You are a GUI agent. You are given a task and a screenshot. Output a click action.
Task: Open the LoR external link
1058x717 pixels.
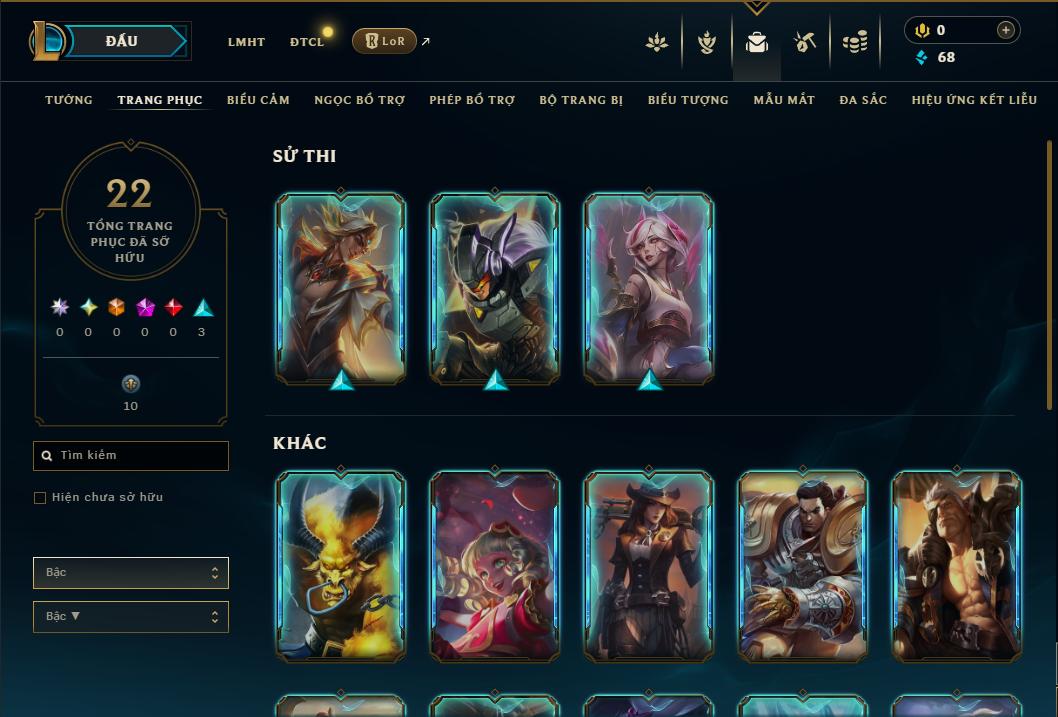385,41
